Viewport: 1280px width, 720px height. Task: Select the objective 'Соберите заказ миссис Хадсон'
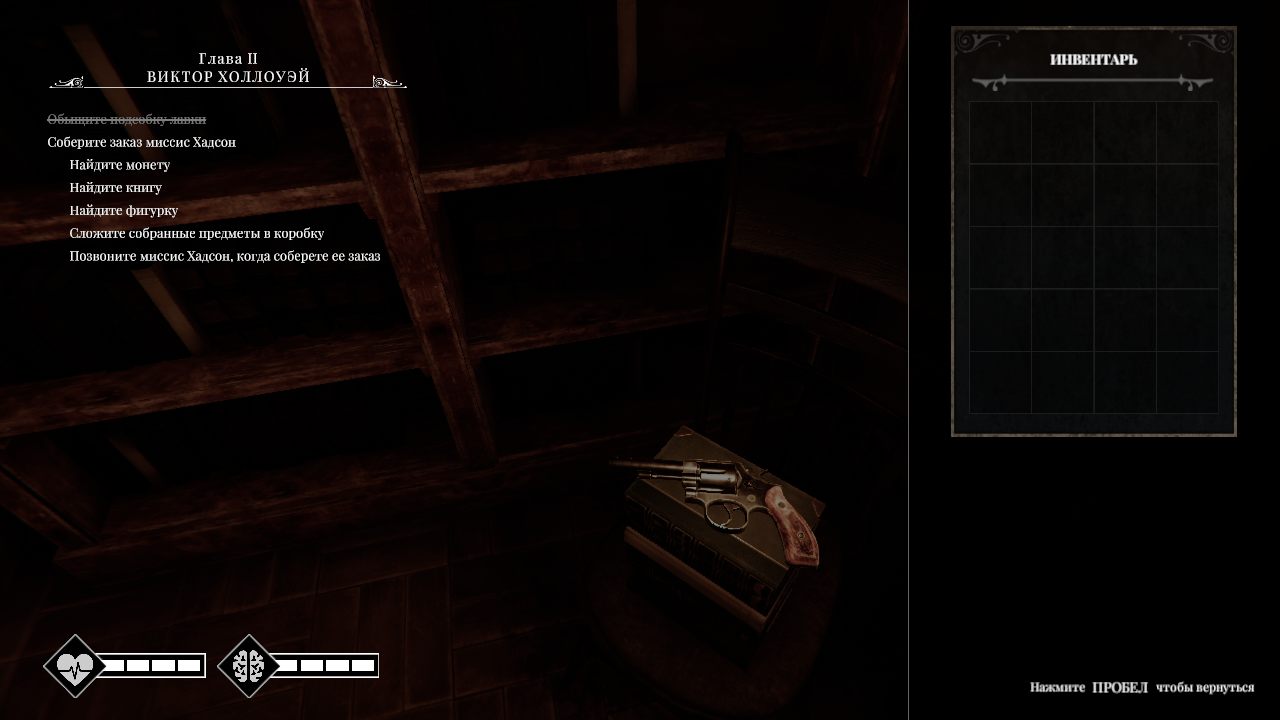[x=141, y=142]
